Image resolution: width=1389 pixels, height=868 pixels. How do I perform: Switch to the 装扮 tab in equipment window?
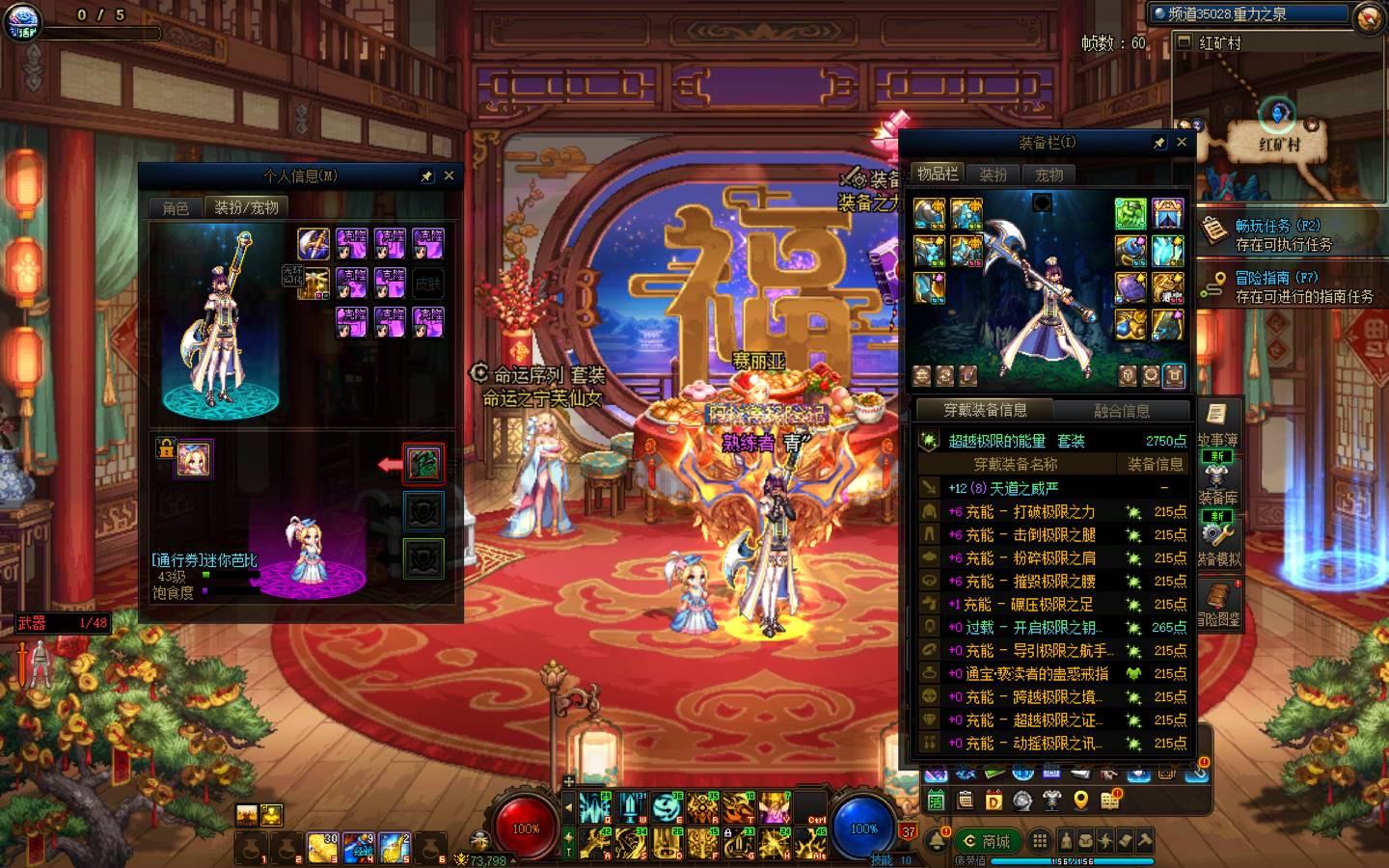(x=993, y=175)
